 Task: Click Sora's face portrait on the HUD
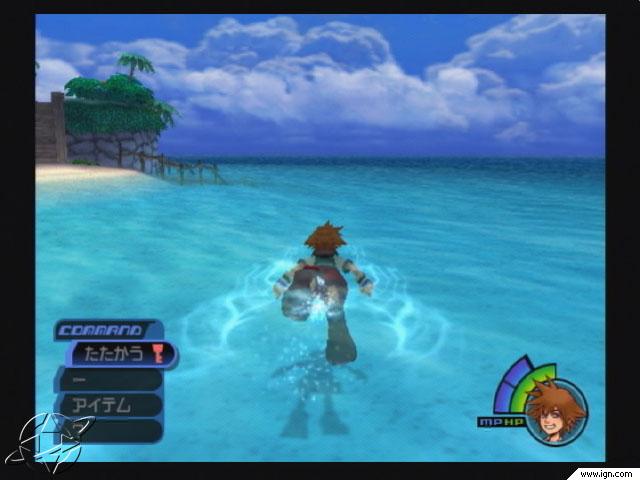click(x=556, y=412)
